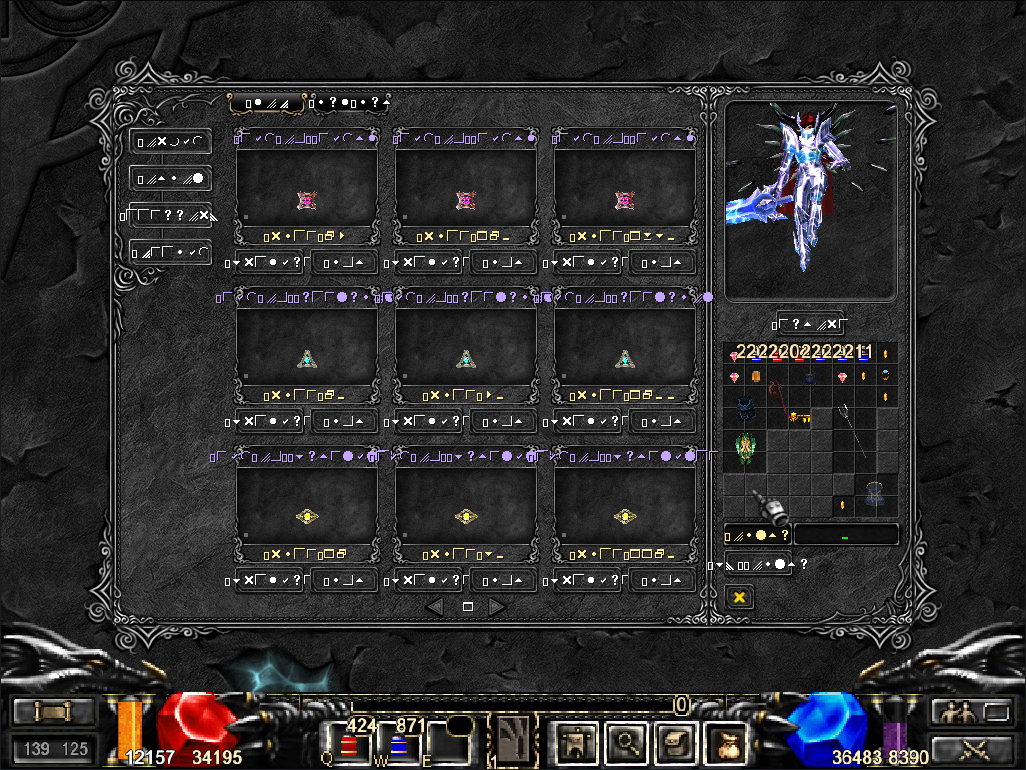This screenshot has height=770, width=1026.
Task: Open the scroll button above the coordinates
Action: click(52, 712)
